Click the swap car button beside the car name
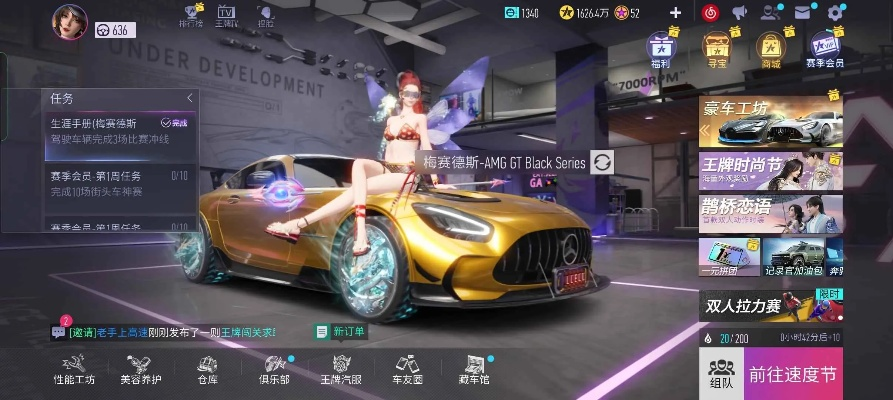This screenshot has height=400, width=893. tap(602, 162)
